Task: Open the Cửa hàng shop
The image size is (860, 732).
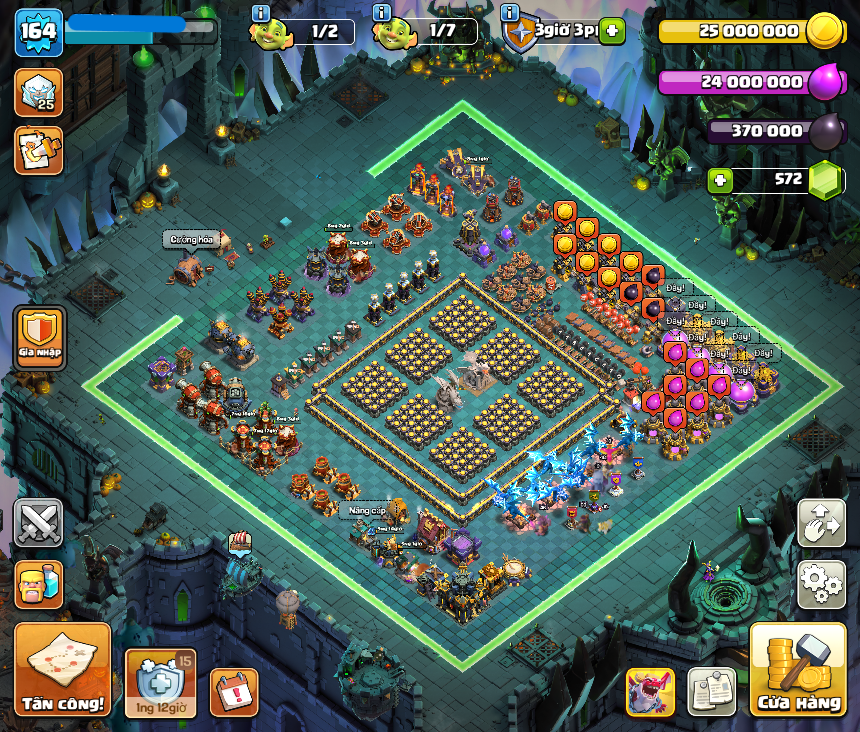Action: (798, 670)
